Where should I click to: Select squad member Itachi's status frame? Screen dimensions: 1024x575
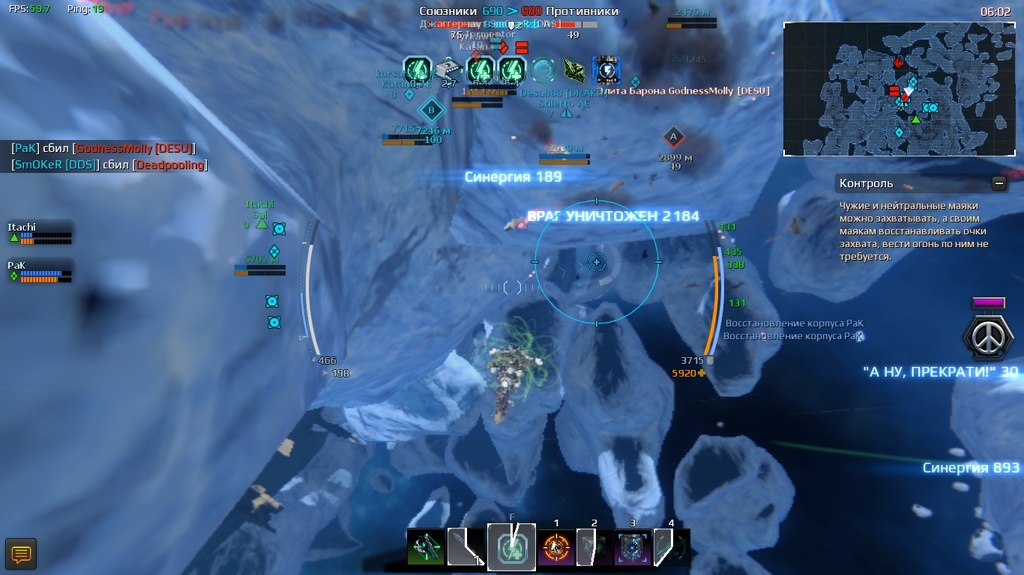[x=41, y=233]
